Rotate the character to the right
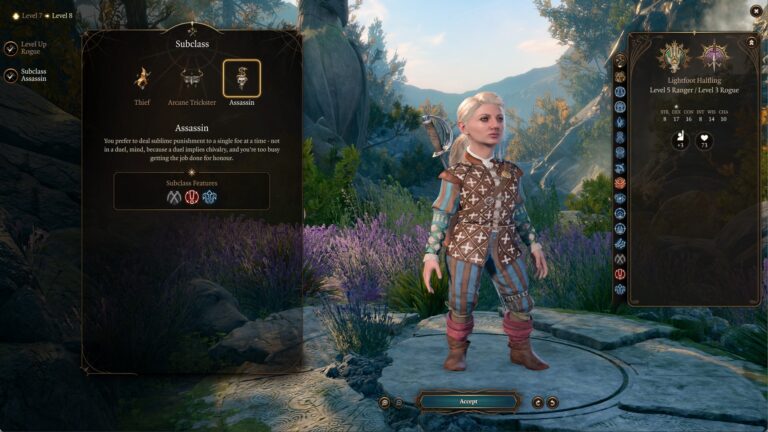 point(552,402)
